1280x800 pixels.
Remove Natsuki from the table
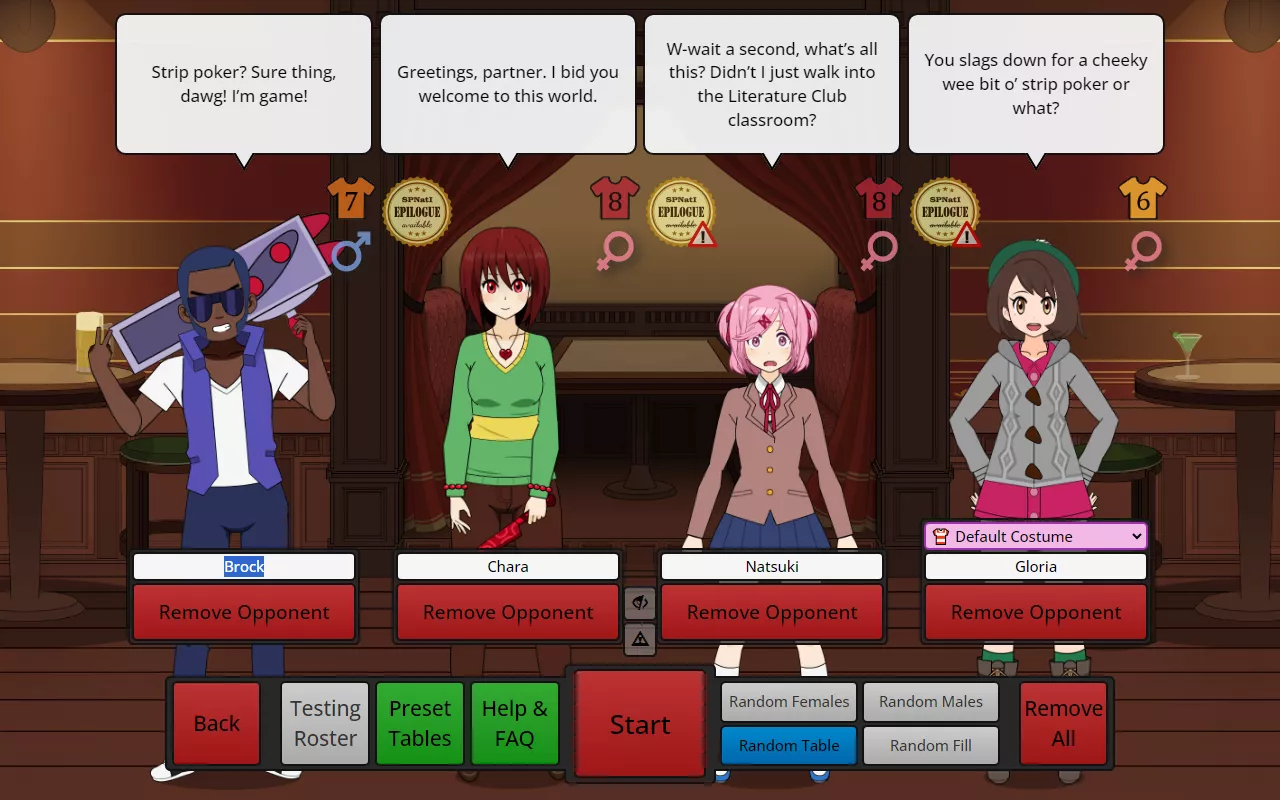(771, 611)
